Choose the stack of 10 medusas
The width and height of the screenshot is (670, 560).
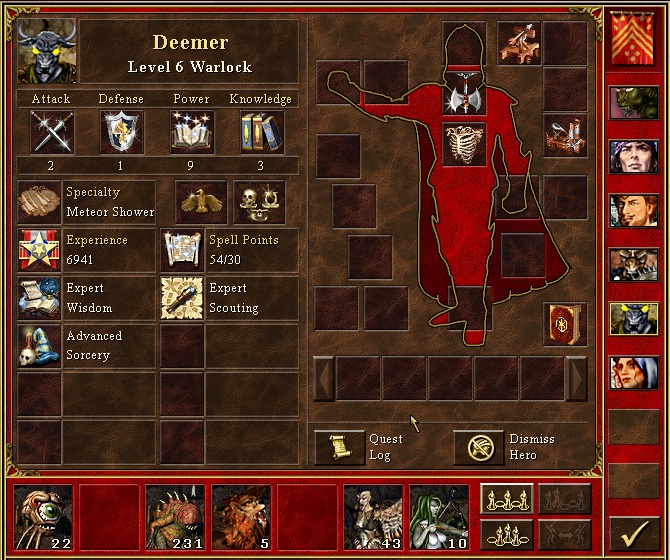(x=438, y=516)
